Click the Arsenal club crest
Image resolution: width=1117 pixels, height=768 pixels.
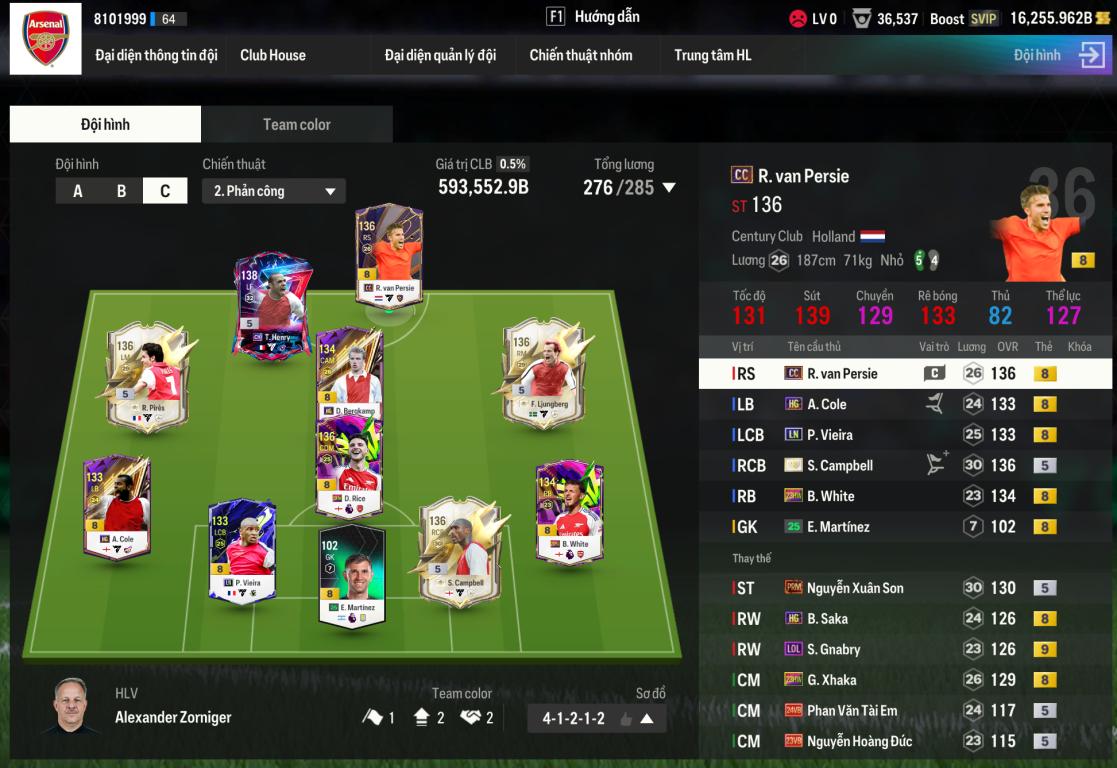[x=45, y=38]
